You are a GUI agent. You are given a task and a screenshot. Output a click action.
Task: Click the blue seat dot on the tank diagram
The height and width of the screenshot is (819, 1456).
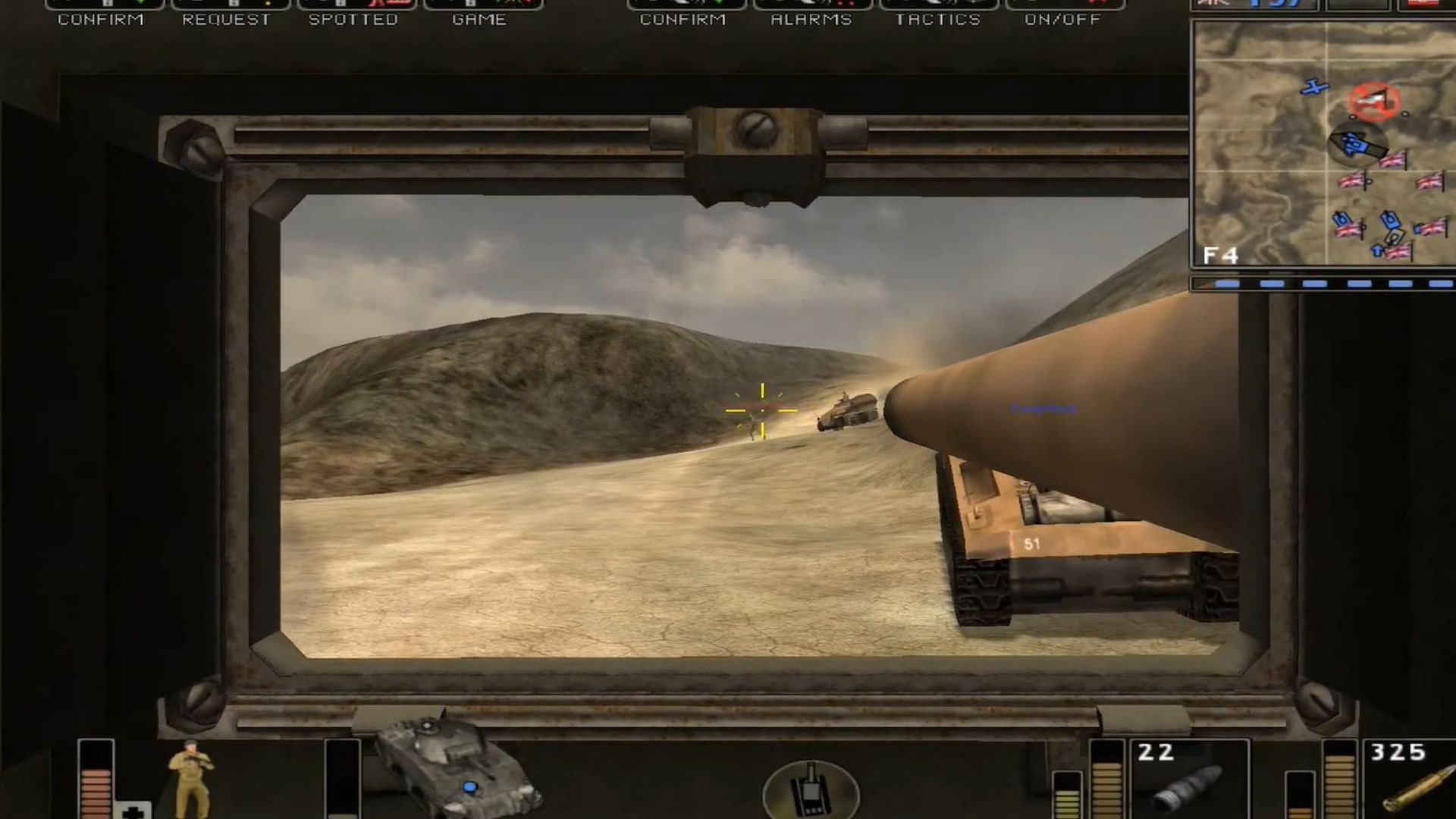point(470,789)
